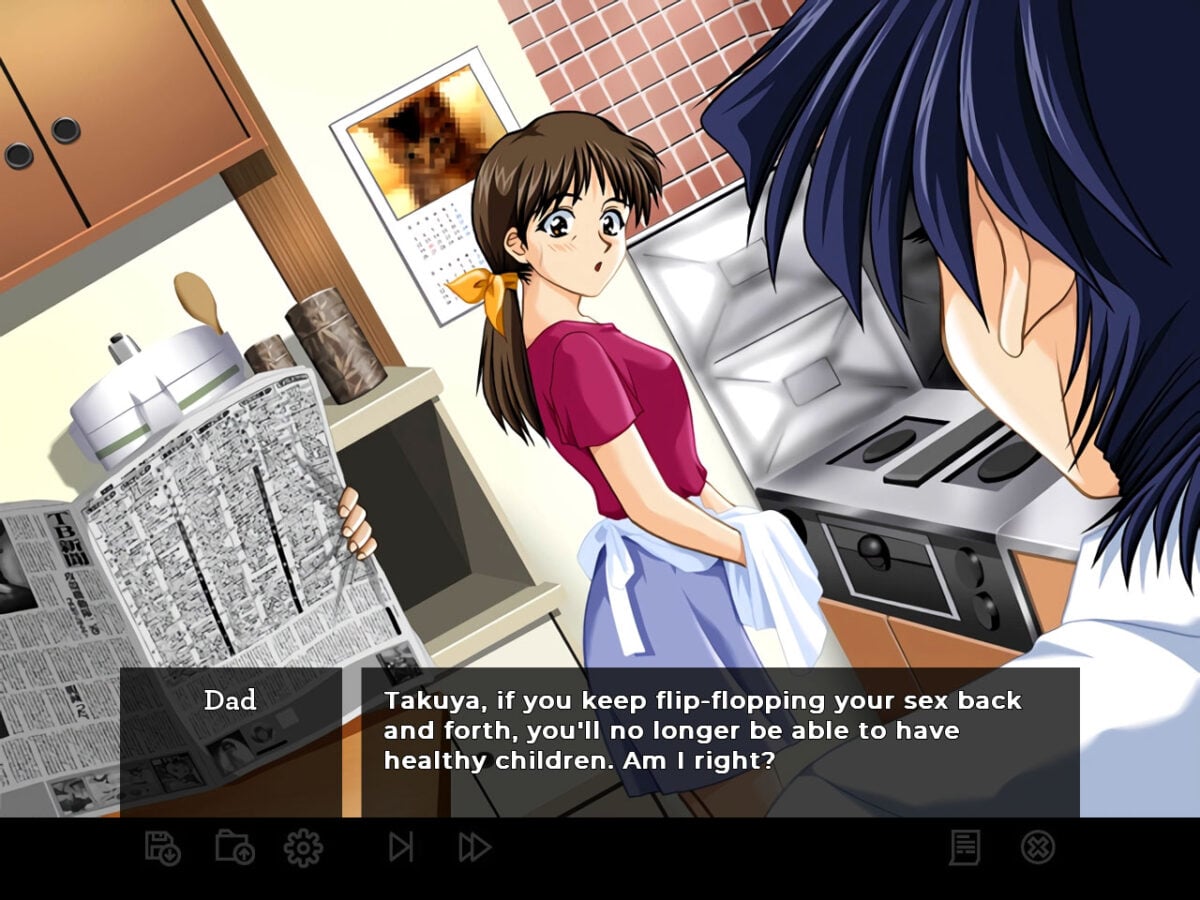
Task: Activate the fast-forward double arrow icon
Action: [474, 848]
